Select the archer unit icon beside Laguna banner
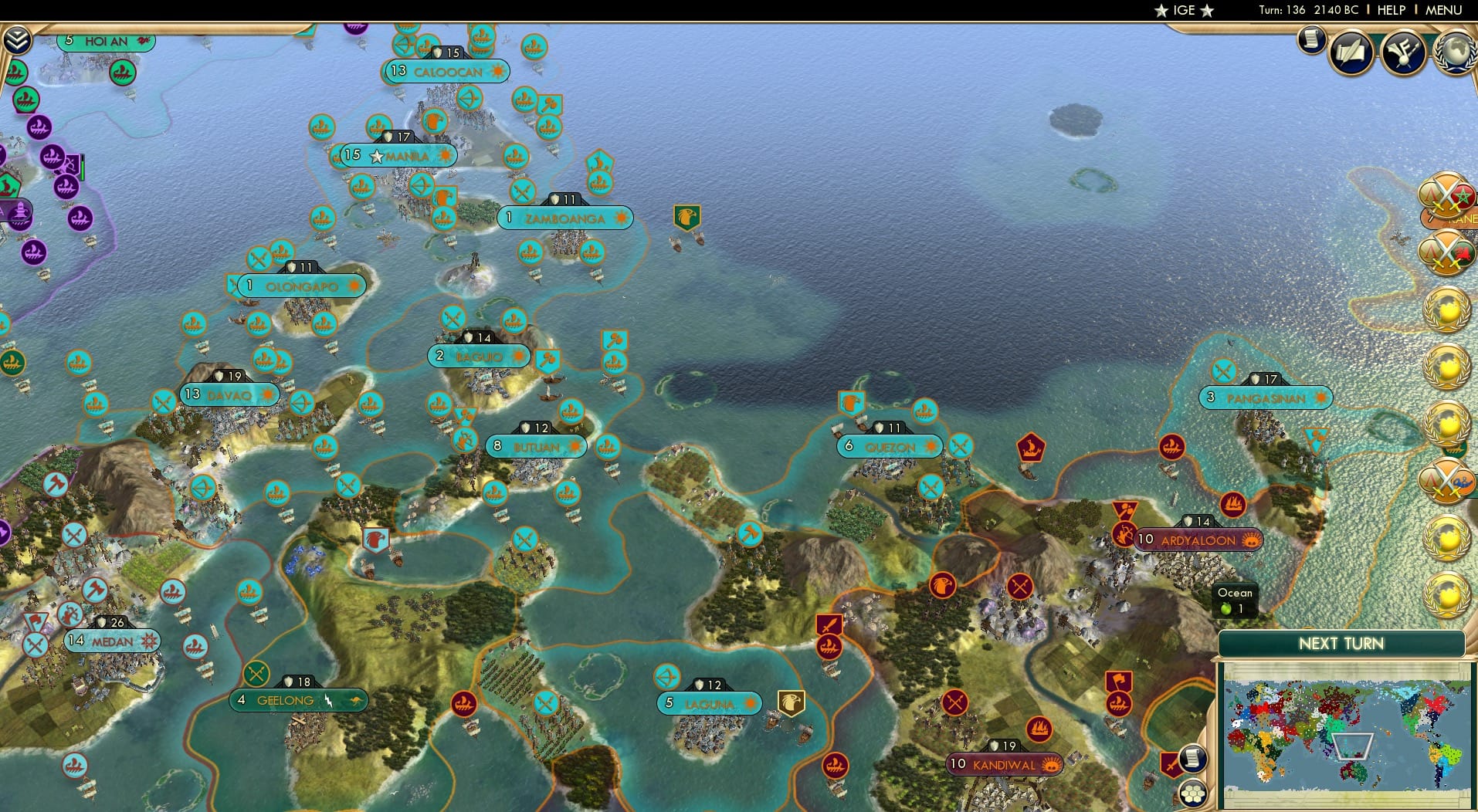The height and width of the screenshot is (812, 1478). [x=667, y=677]
